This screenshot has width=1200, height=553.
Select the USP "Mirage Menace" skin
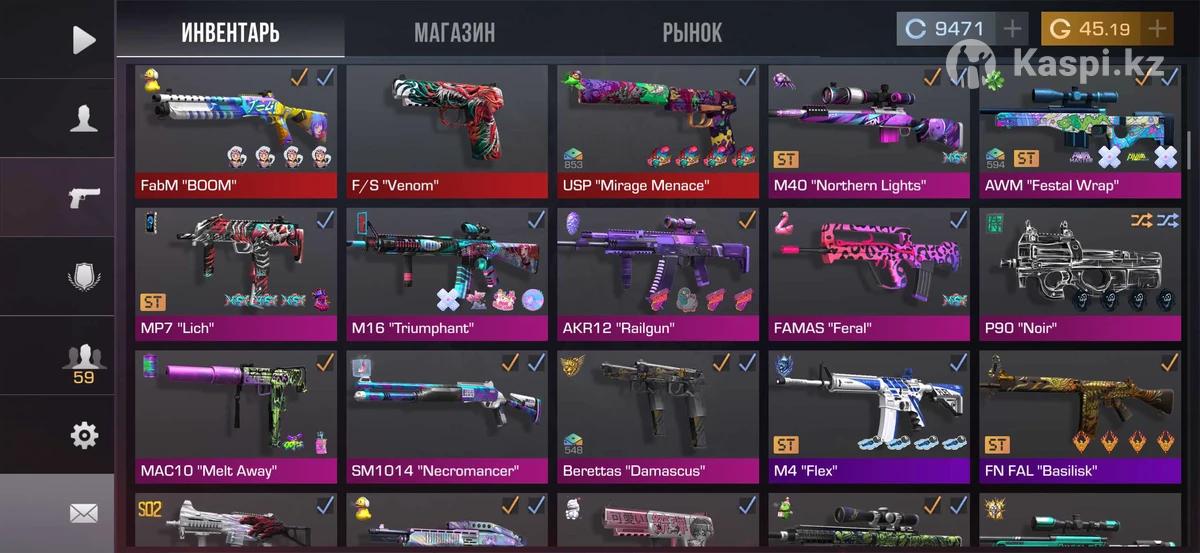(x=658, y=130)
